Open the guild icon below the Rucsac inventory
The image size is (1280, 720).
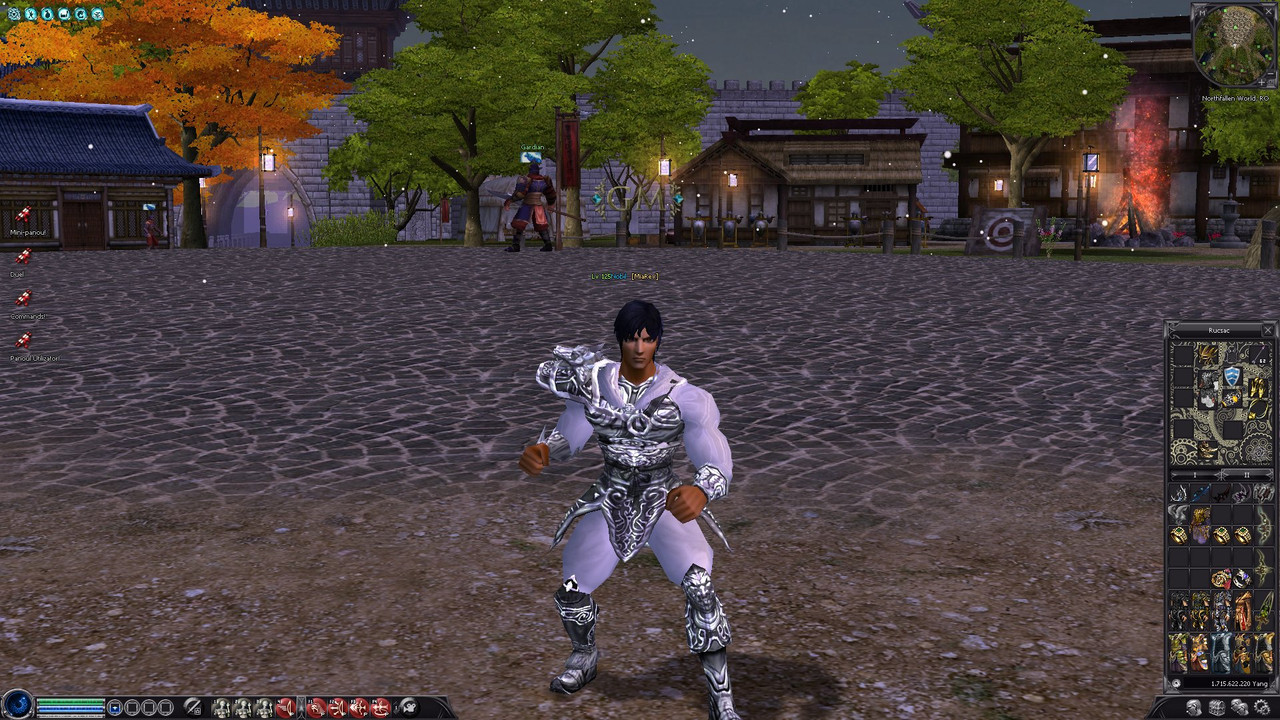(x=1215, y=707)
